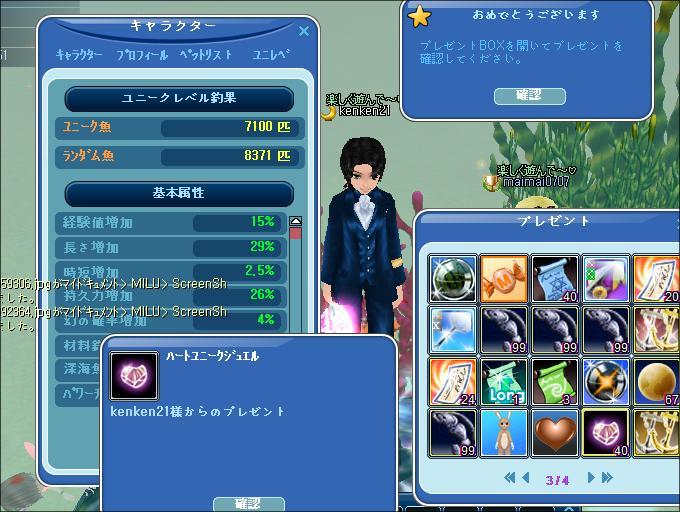Screen dimensions: 680x512
Task: Select the pink heart jewel present
Action: coord(606,432)
